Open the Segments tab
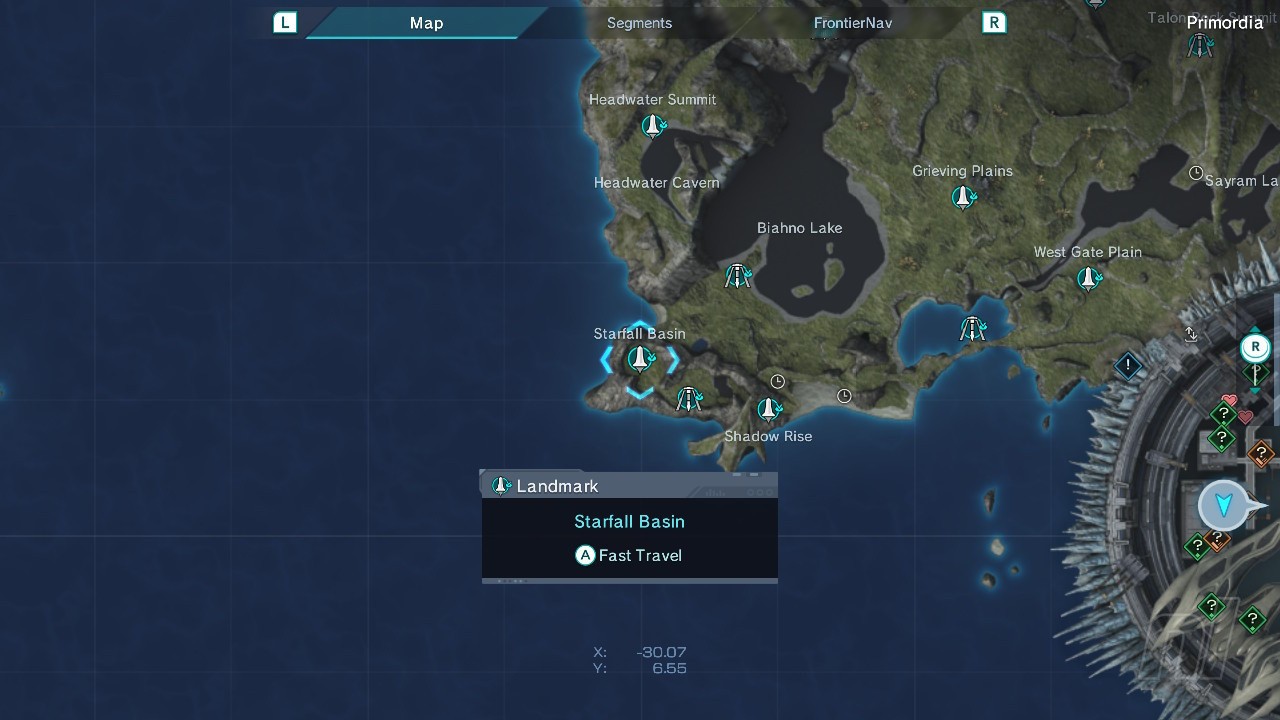 (639, 23)
